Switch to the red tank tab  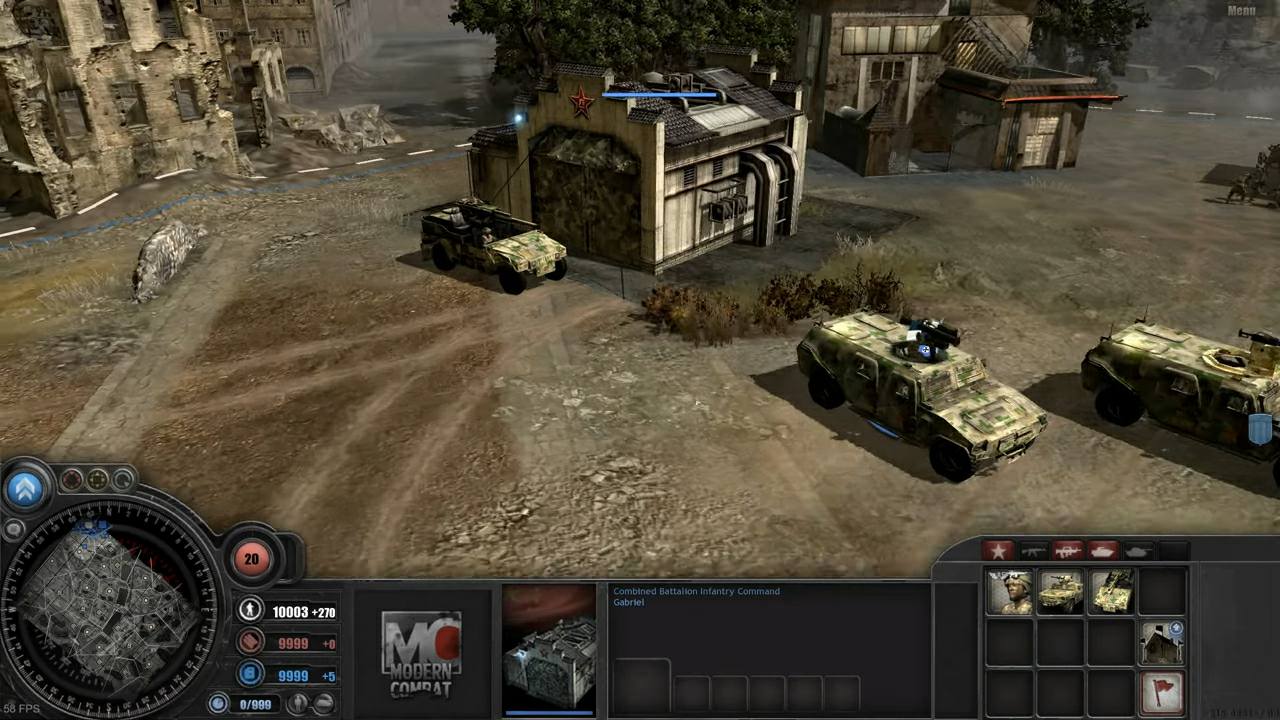tap(1102, 550)
